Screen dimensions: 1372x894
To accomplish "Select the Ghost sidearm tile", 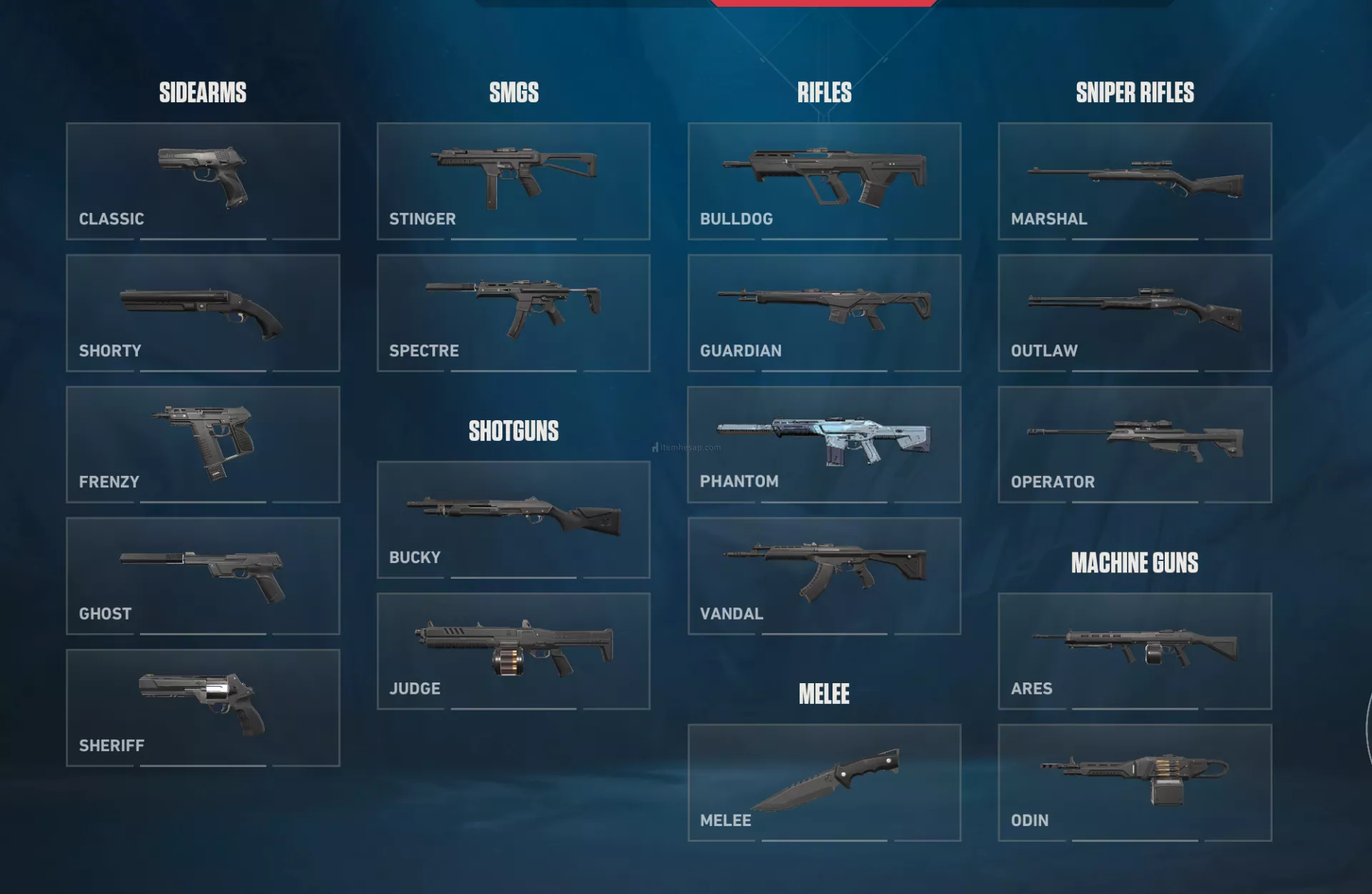I will click(x=203, y=576).
